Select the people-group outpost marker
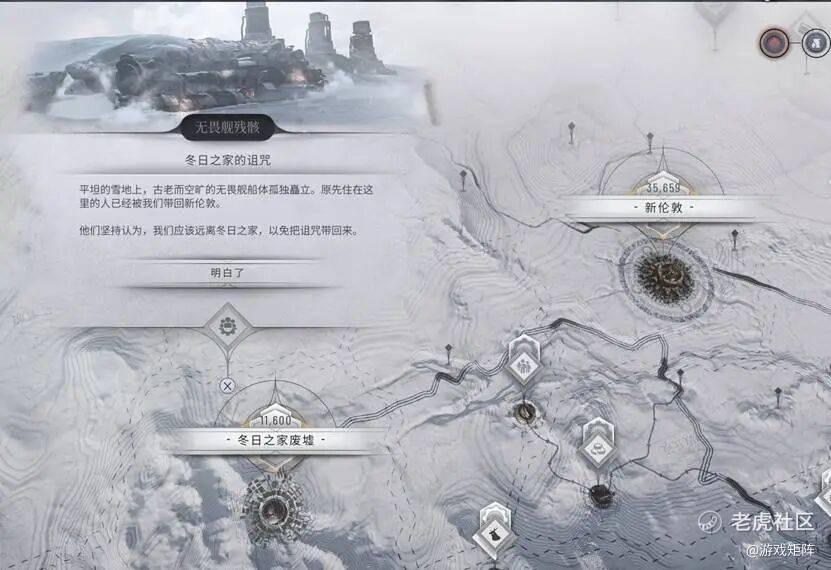This screenshot has width=831, height=570. pyautogui.click(x=523, y=365)
